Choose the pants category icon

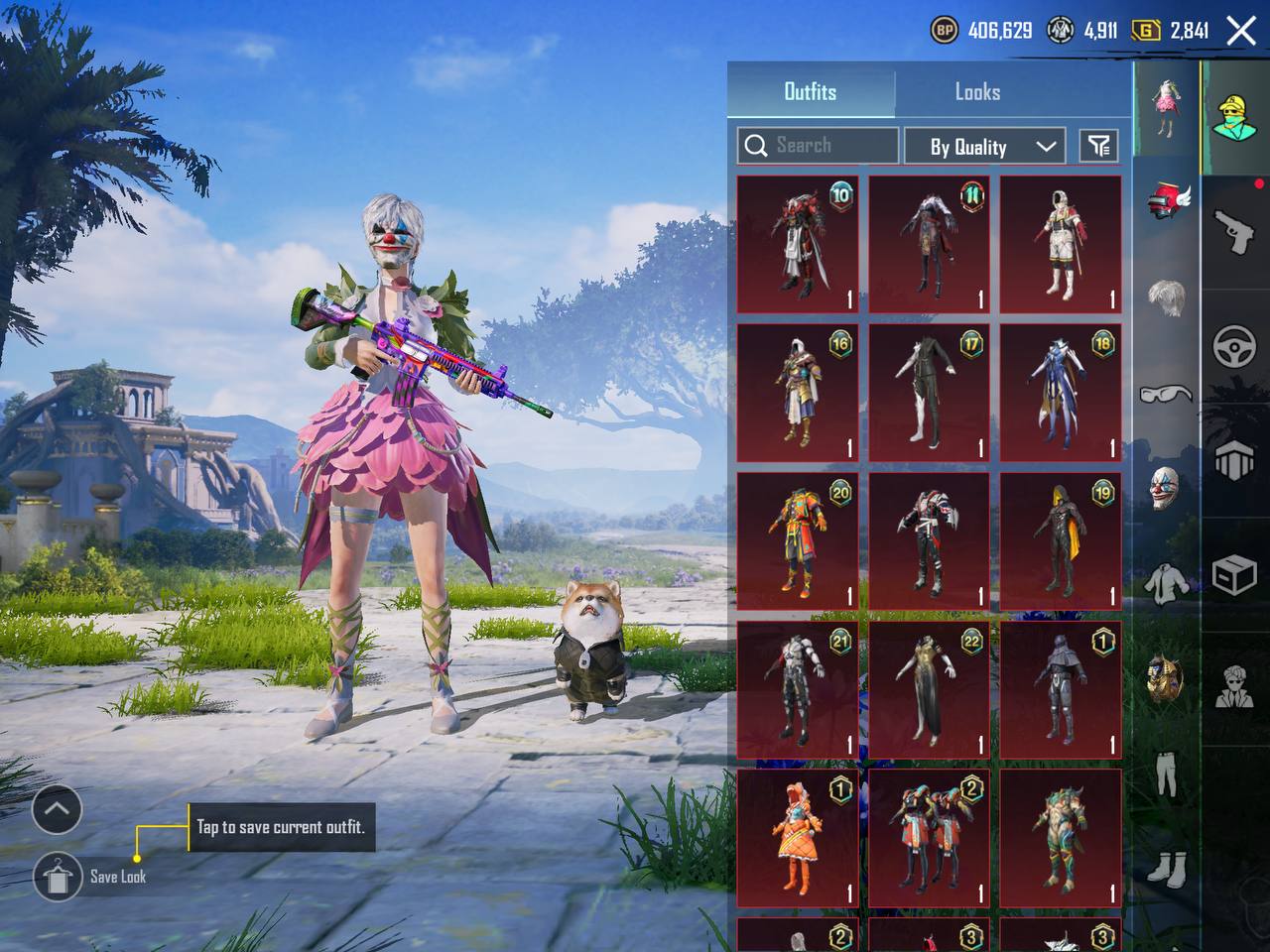[1166, 773]
